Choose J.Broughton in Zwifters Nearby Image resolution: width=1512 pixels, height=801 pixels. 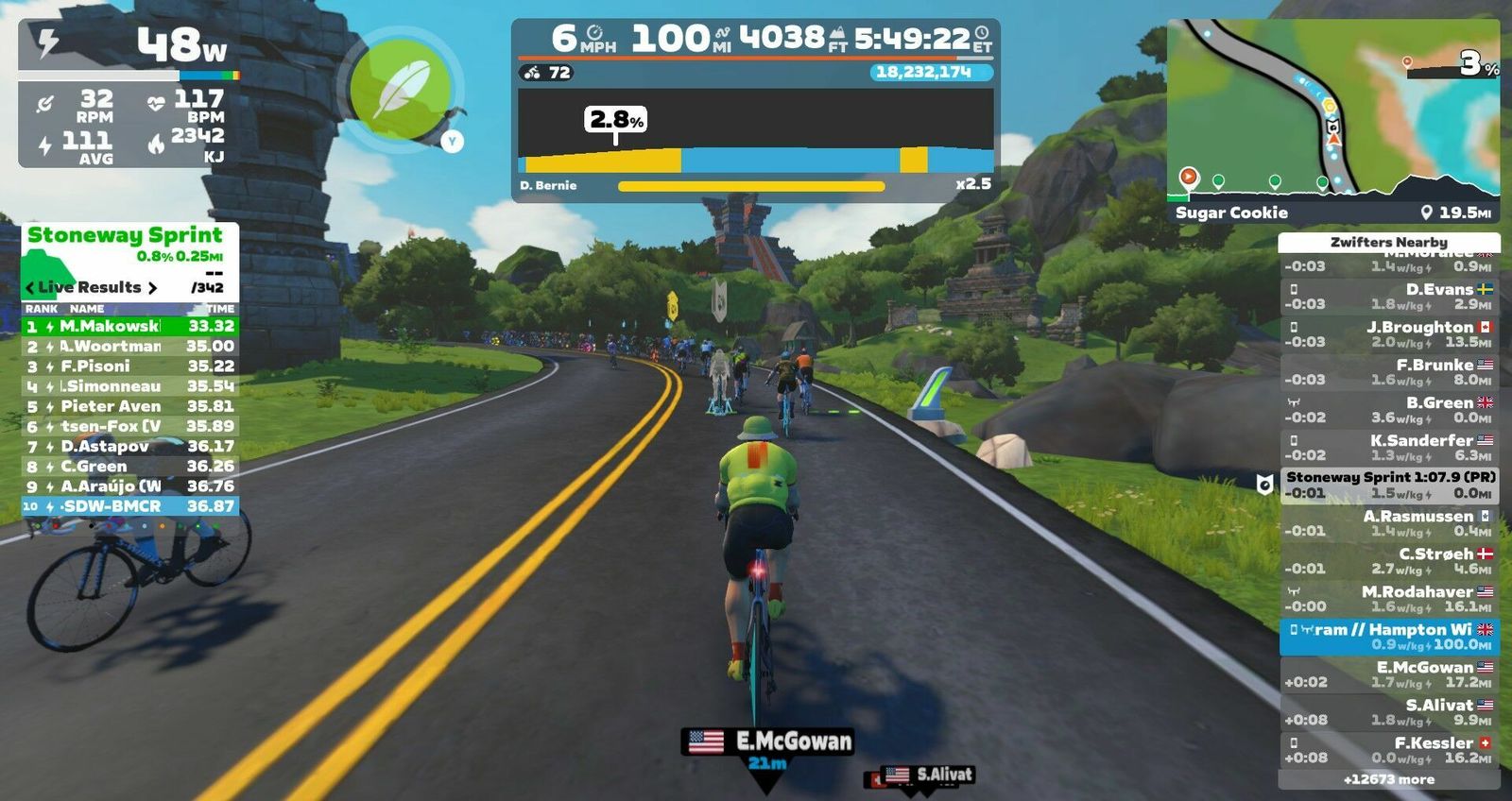coord(1389,334)
